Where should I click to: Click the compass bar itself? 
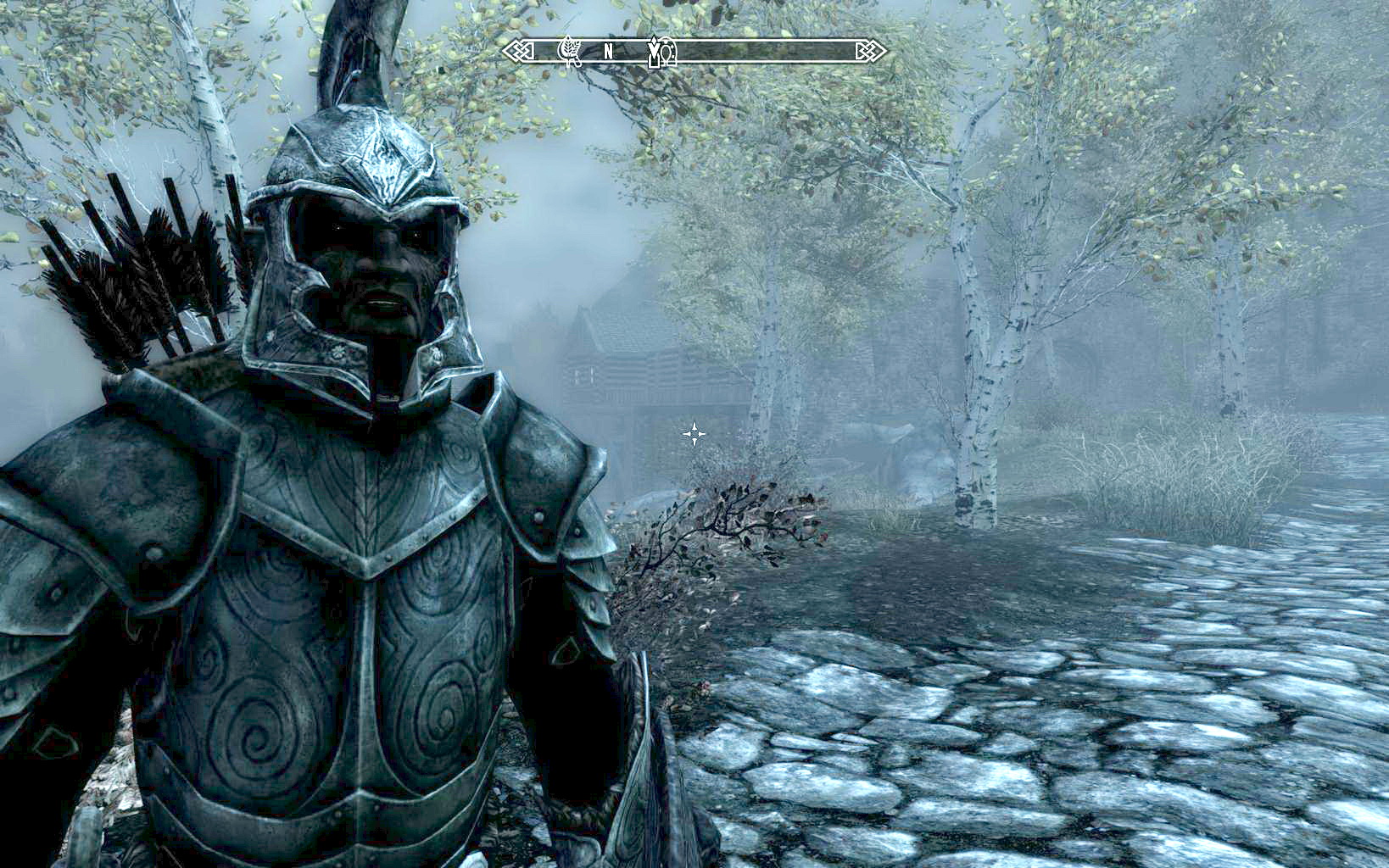point(763,52)
